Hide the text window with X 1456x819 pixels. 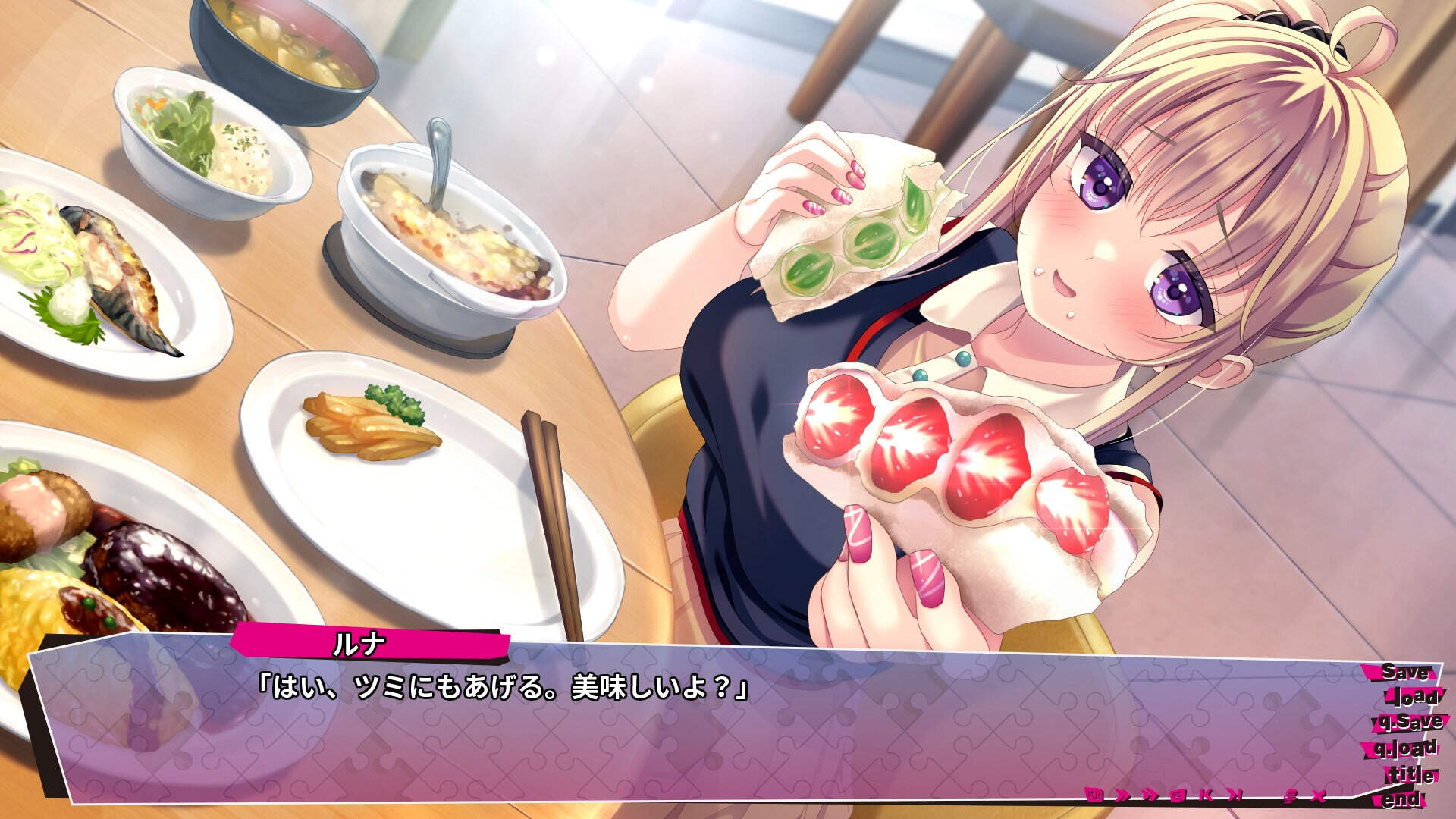(x=1319, y=795)
